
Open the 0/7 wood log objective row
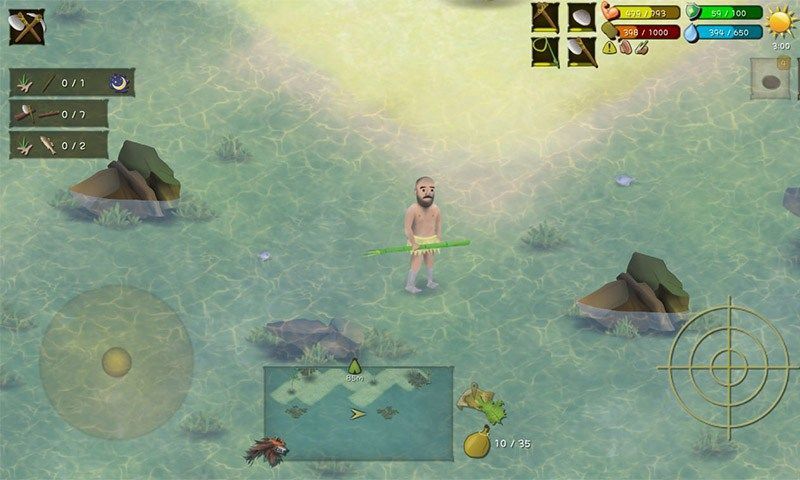[x=57, y=113]
